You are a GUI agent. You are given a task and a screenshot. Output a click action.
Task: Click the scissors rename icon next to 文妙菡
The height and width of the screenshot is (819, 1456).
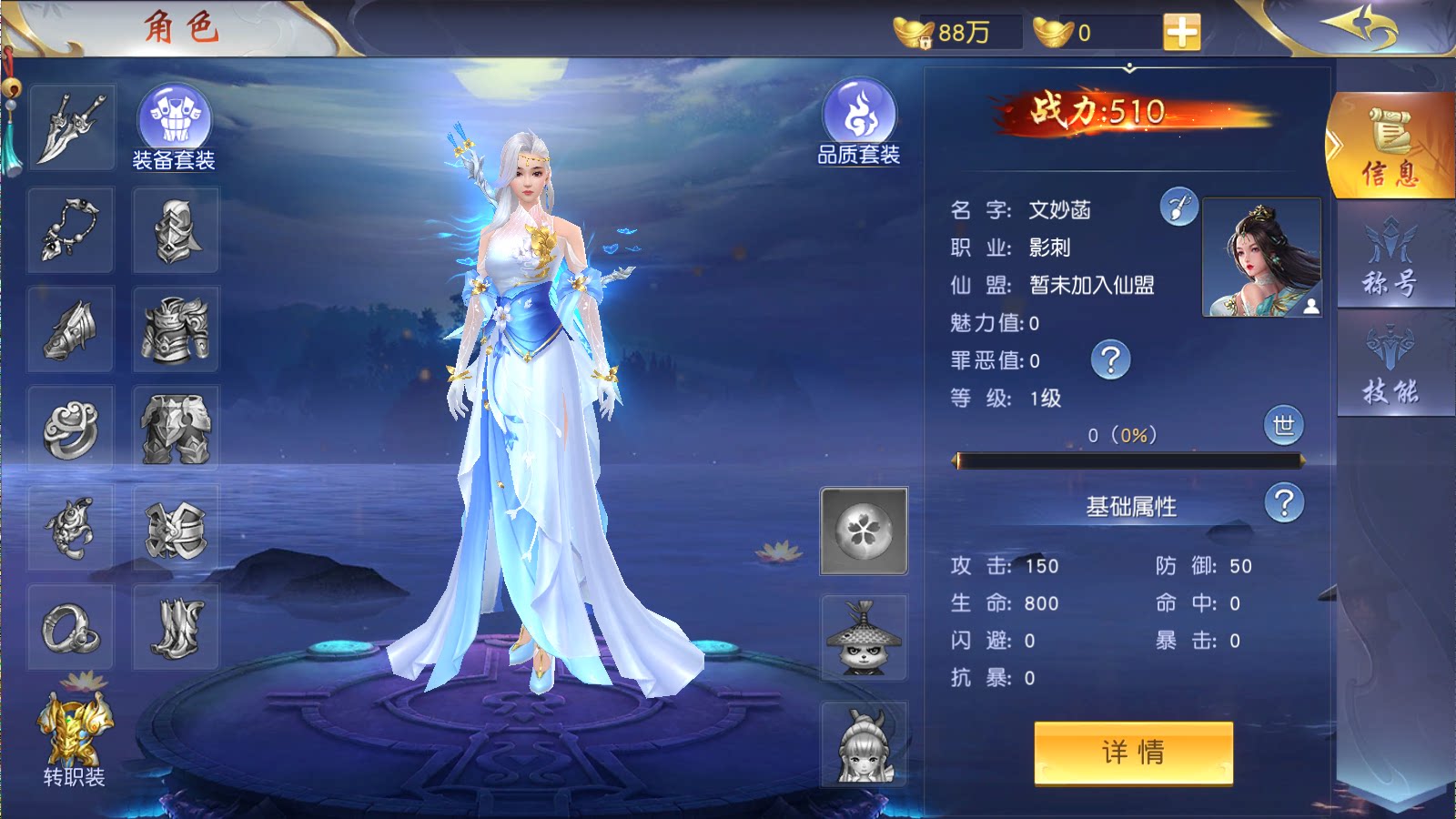click(x=1178, y=206)
